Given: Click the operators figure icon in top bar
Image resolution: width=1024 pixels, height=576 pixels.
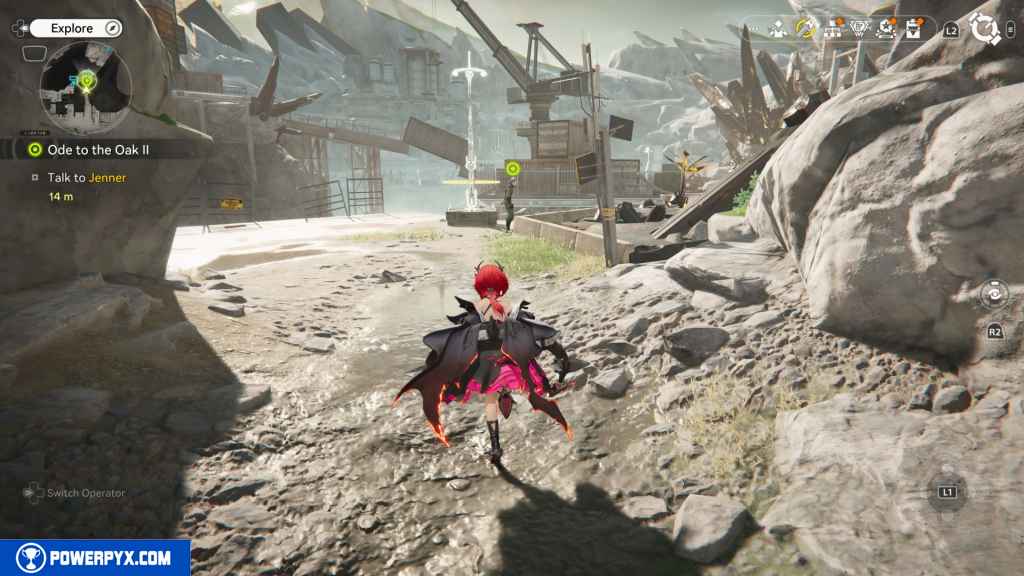Looking at the screenshot, I should click(778, 29).
